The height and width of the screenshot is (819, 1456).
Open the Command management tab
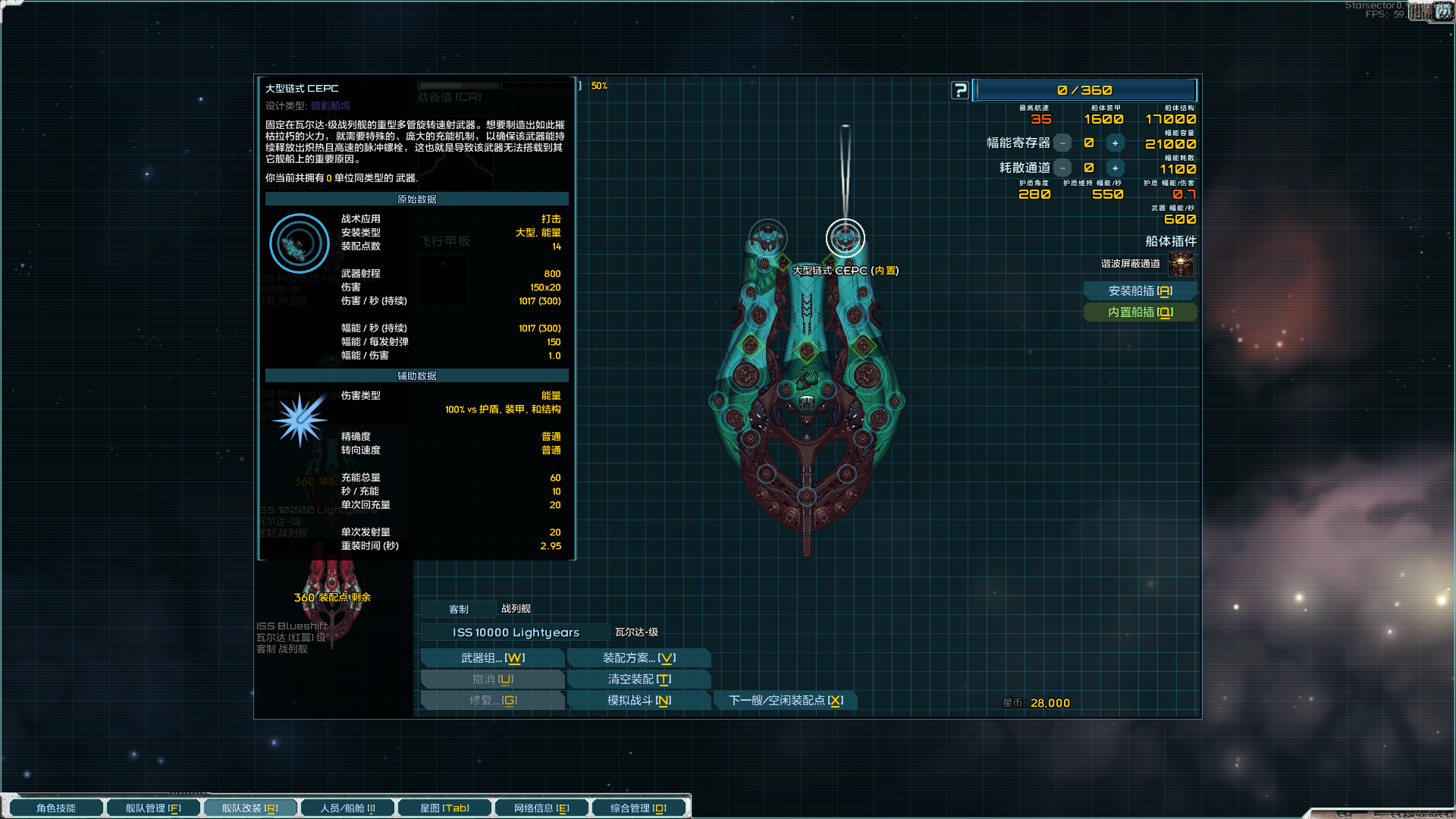coord(639,808)
